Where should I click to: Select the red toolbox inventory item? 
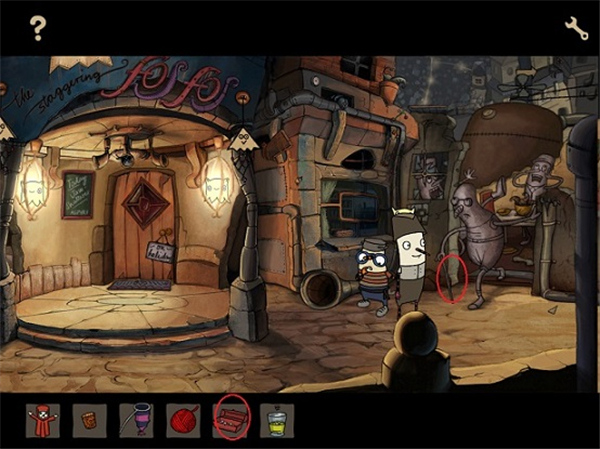point(230,418)
